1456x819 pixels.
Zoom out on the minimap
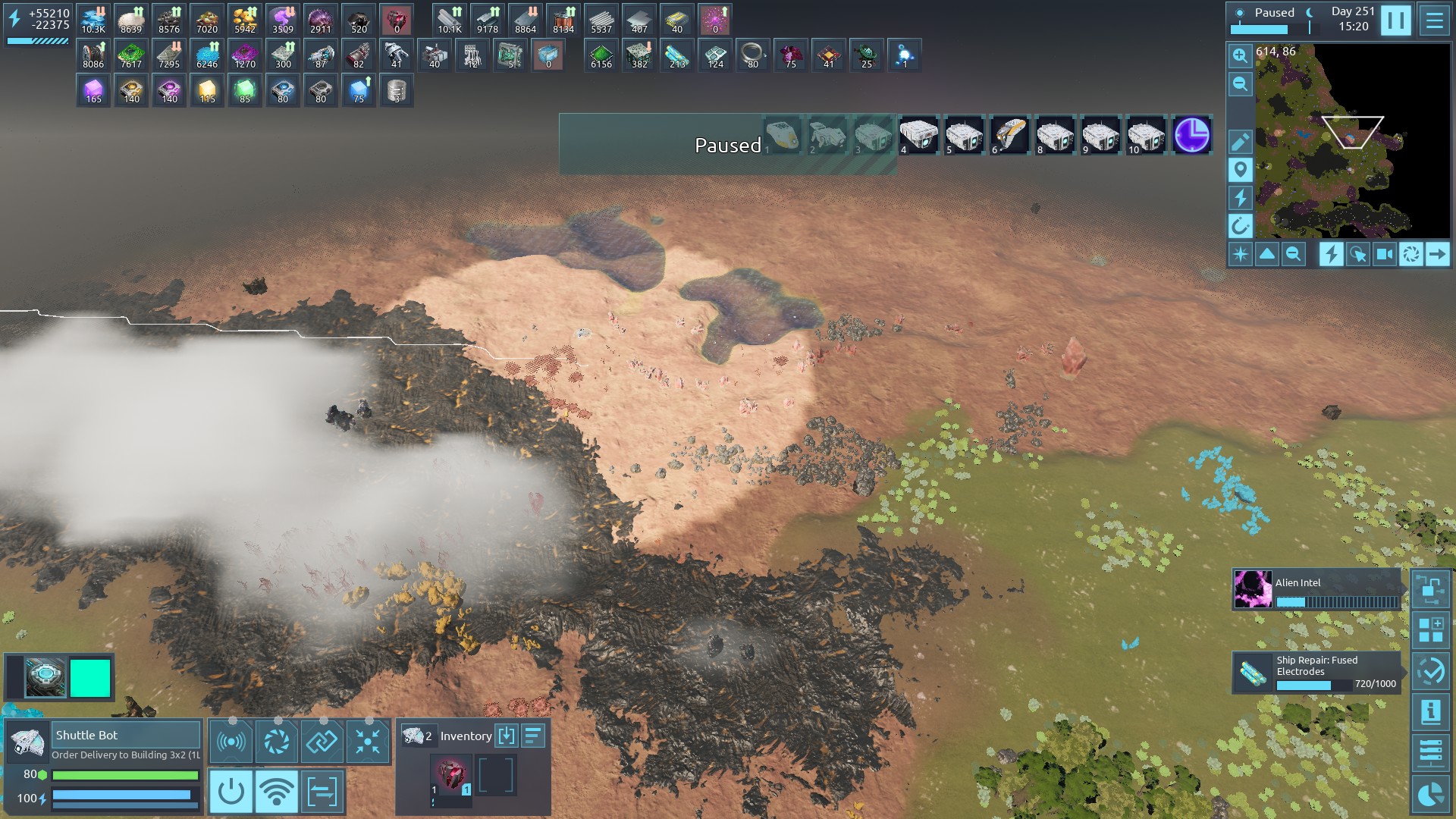point(1240,83)
